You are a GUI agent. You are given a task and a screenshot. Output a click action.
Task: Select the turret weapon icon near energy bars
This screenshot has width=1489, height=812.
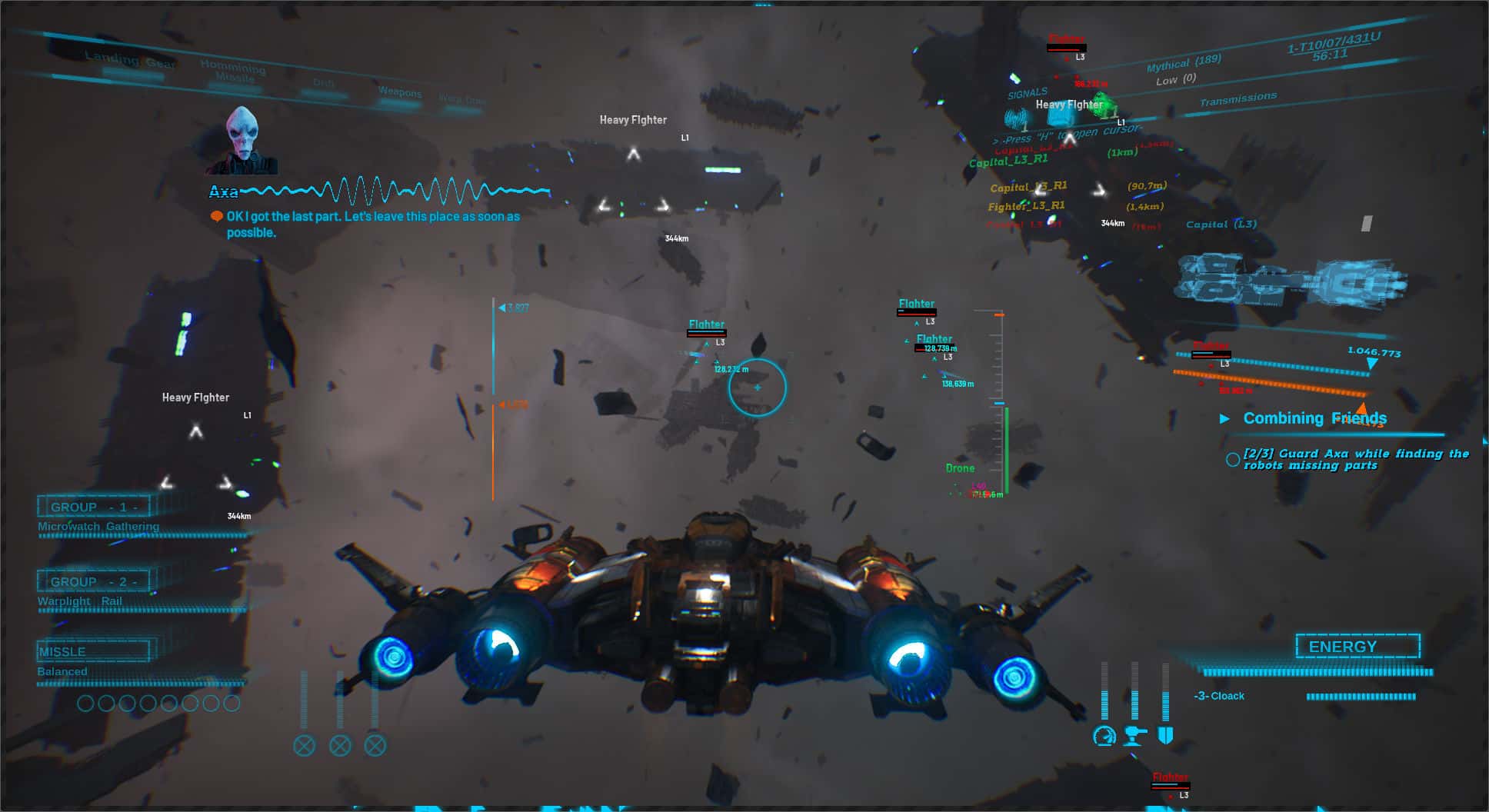click(1132, 737)
